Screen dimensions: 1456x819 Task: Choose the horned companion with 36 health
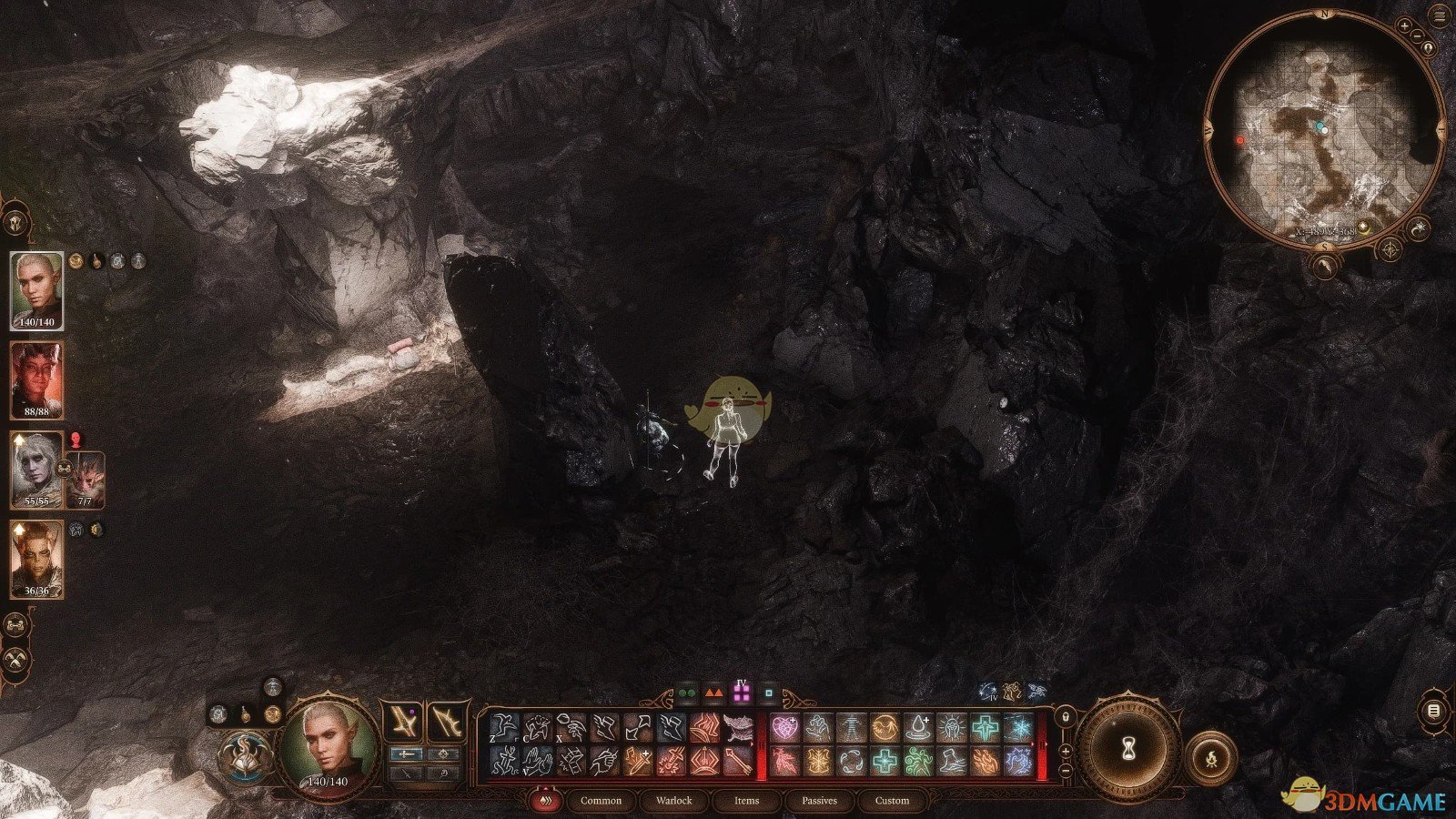point(36,558)
